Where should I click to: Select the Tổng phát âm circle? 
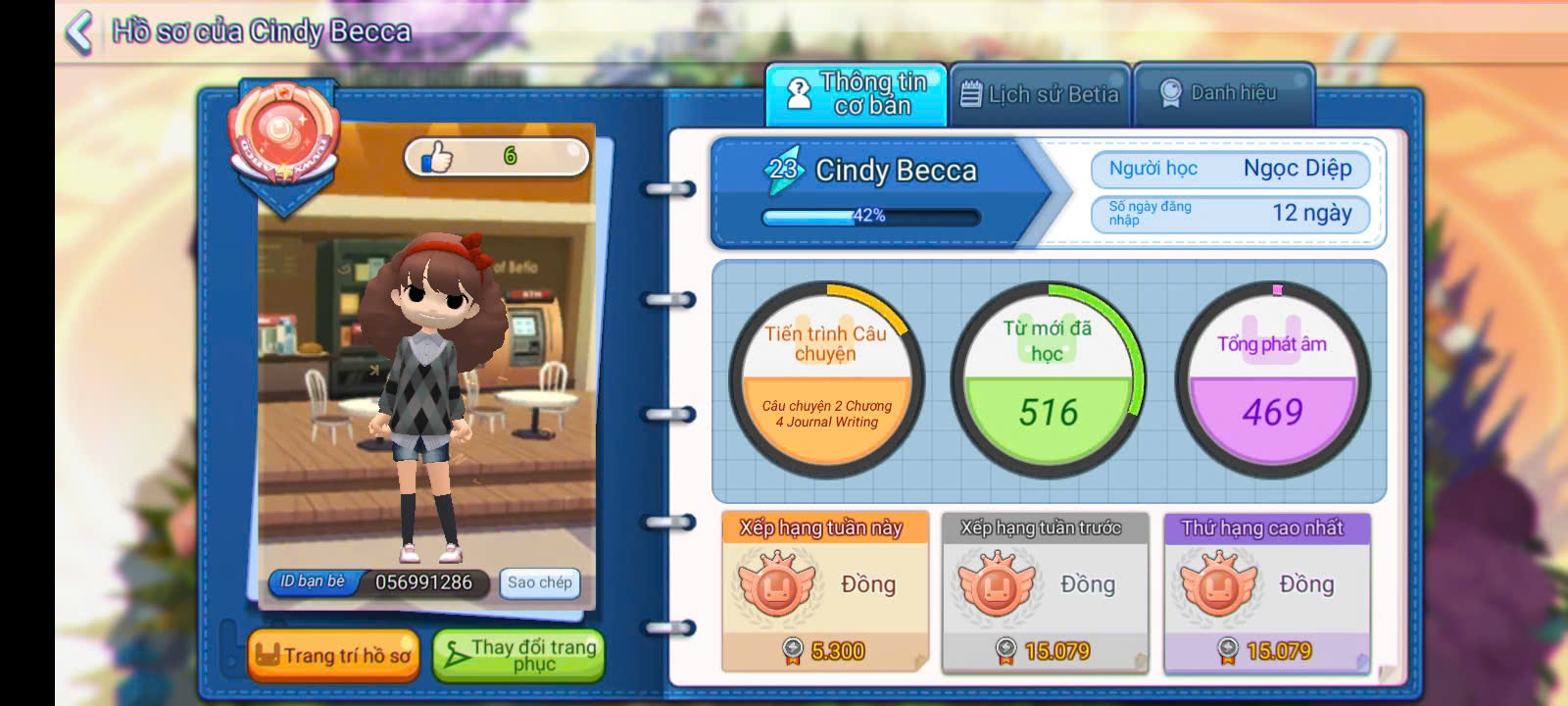click(x=1272, y=379)
